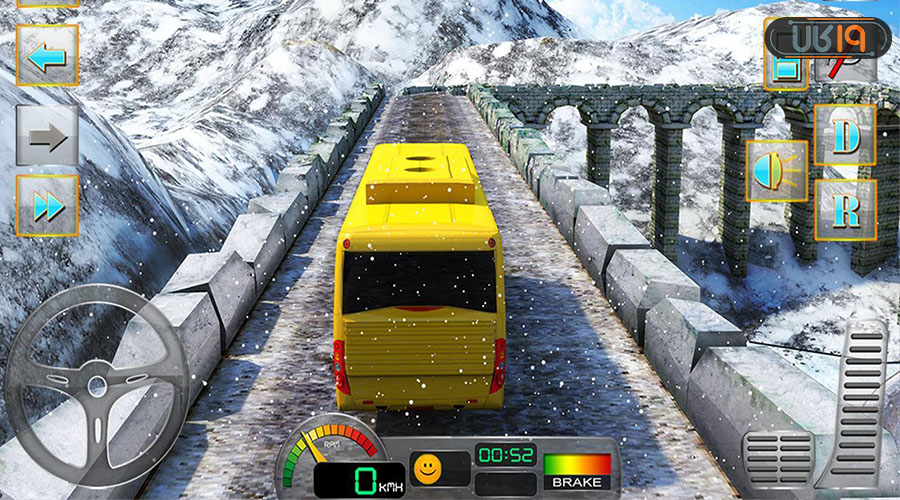Image resolution: width=900 pixels, height=500 pixels.
Task: Tap the gray right arrow button
Action: click(47, 136)
